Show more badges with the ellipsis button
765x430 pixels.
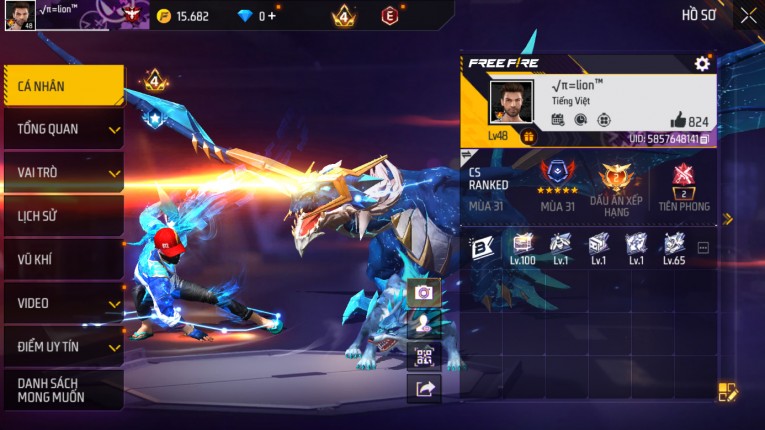click(703, 247)
